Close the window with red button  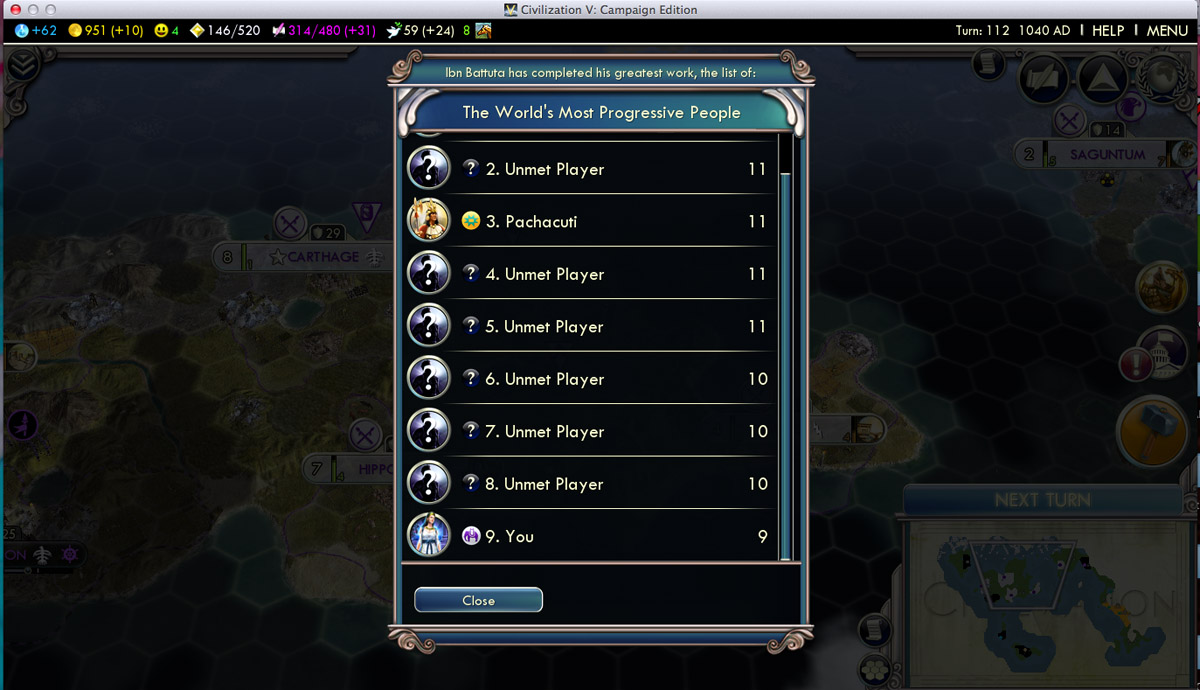coord(15,10)
